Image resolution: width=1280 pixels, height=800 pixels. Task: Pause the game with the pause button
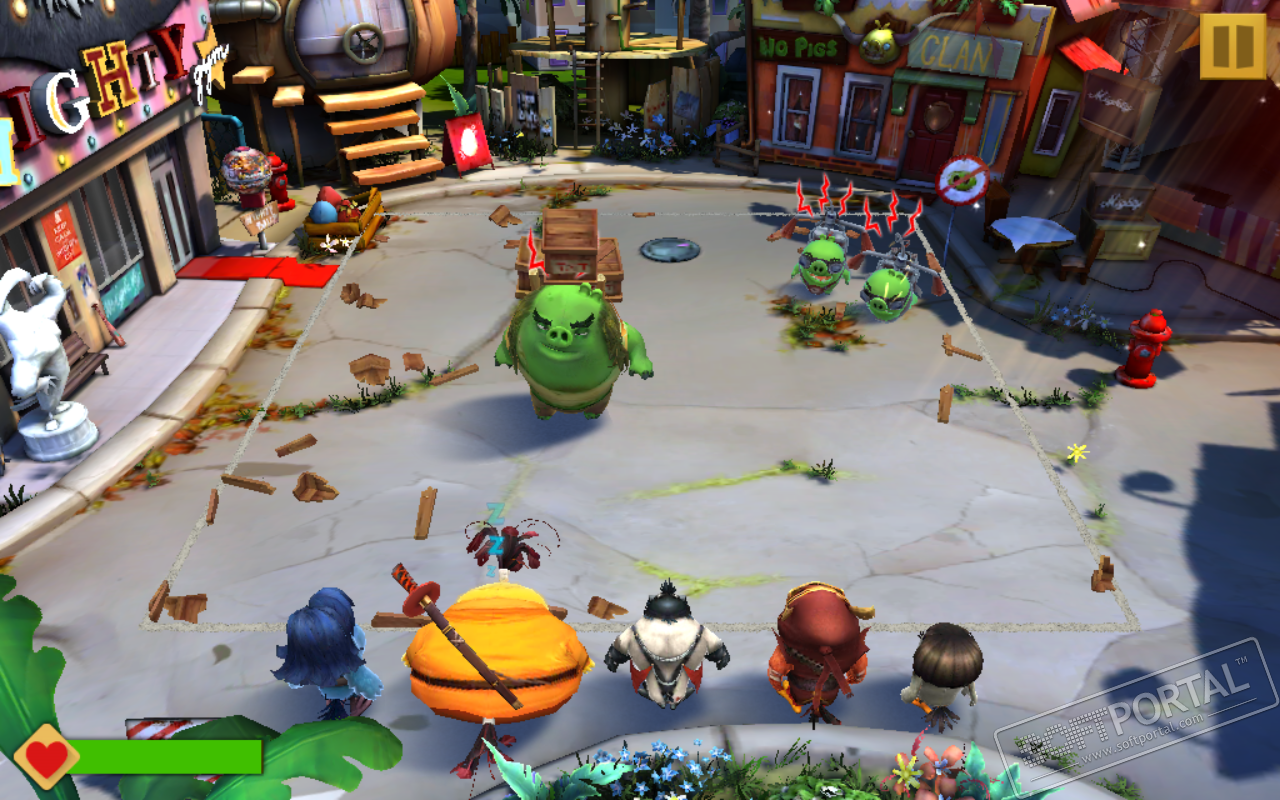(1233, 46)
